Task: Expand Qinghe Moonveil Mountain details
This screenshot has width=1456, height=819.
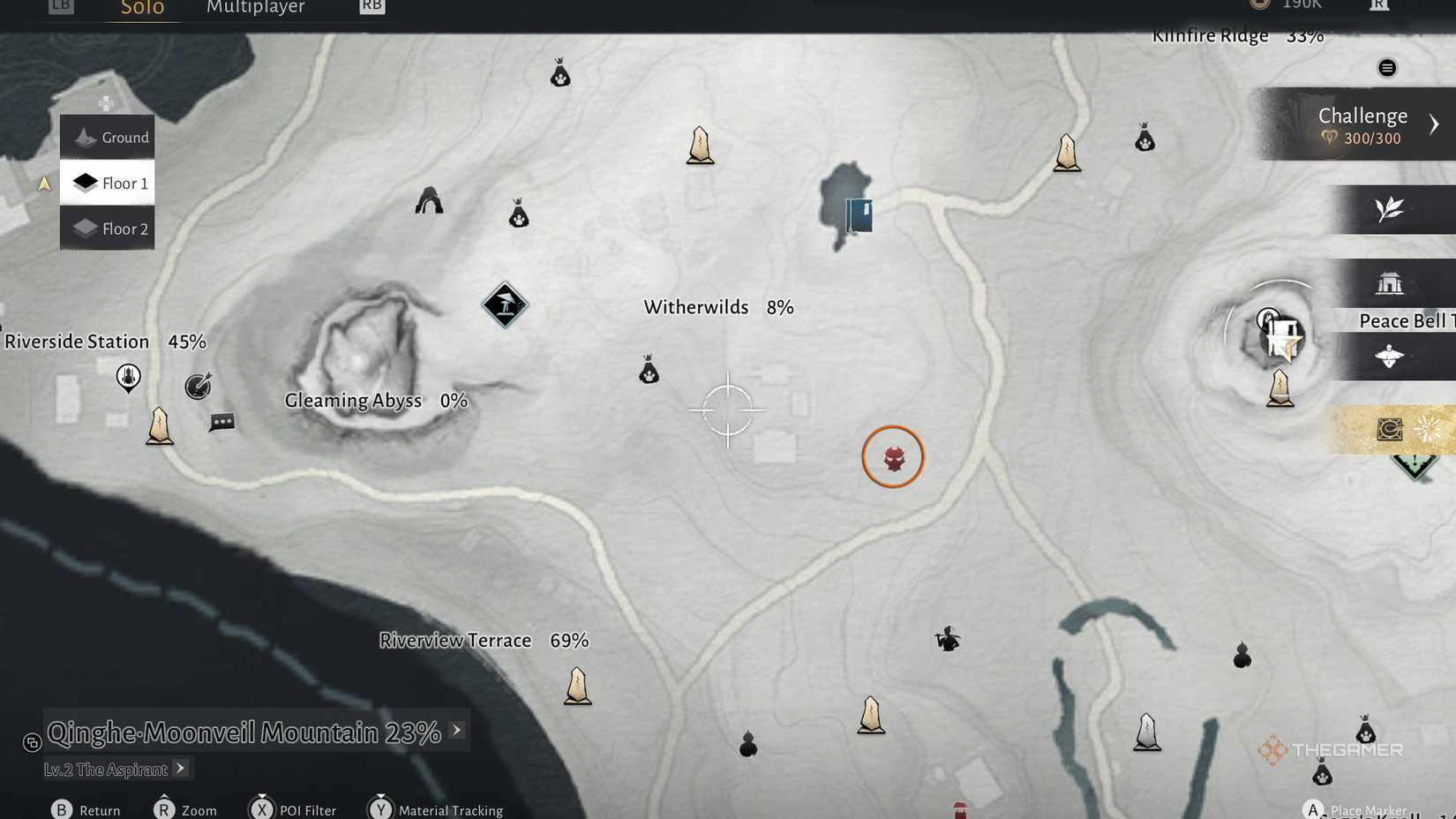Action: click(456, 731)
